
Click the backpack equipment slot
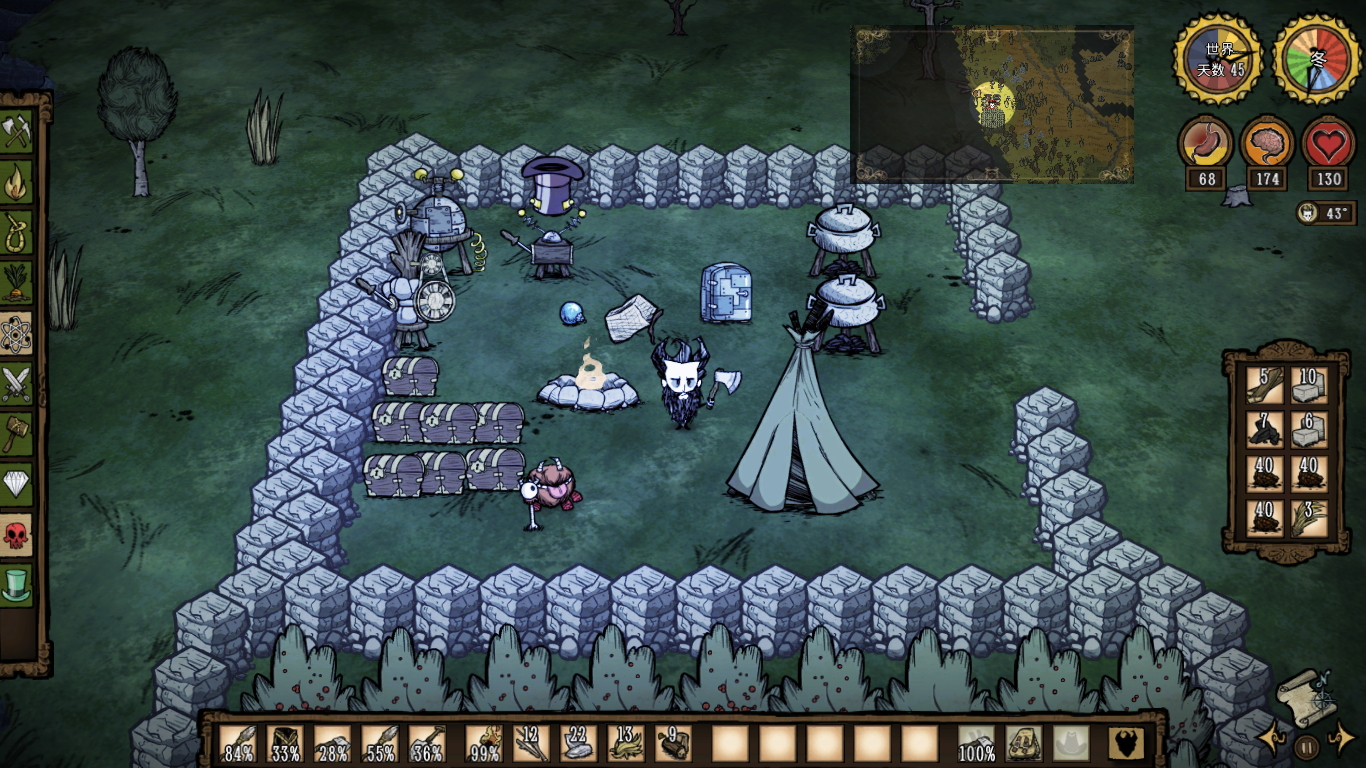(1024, 744)
